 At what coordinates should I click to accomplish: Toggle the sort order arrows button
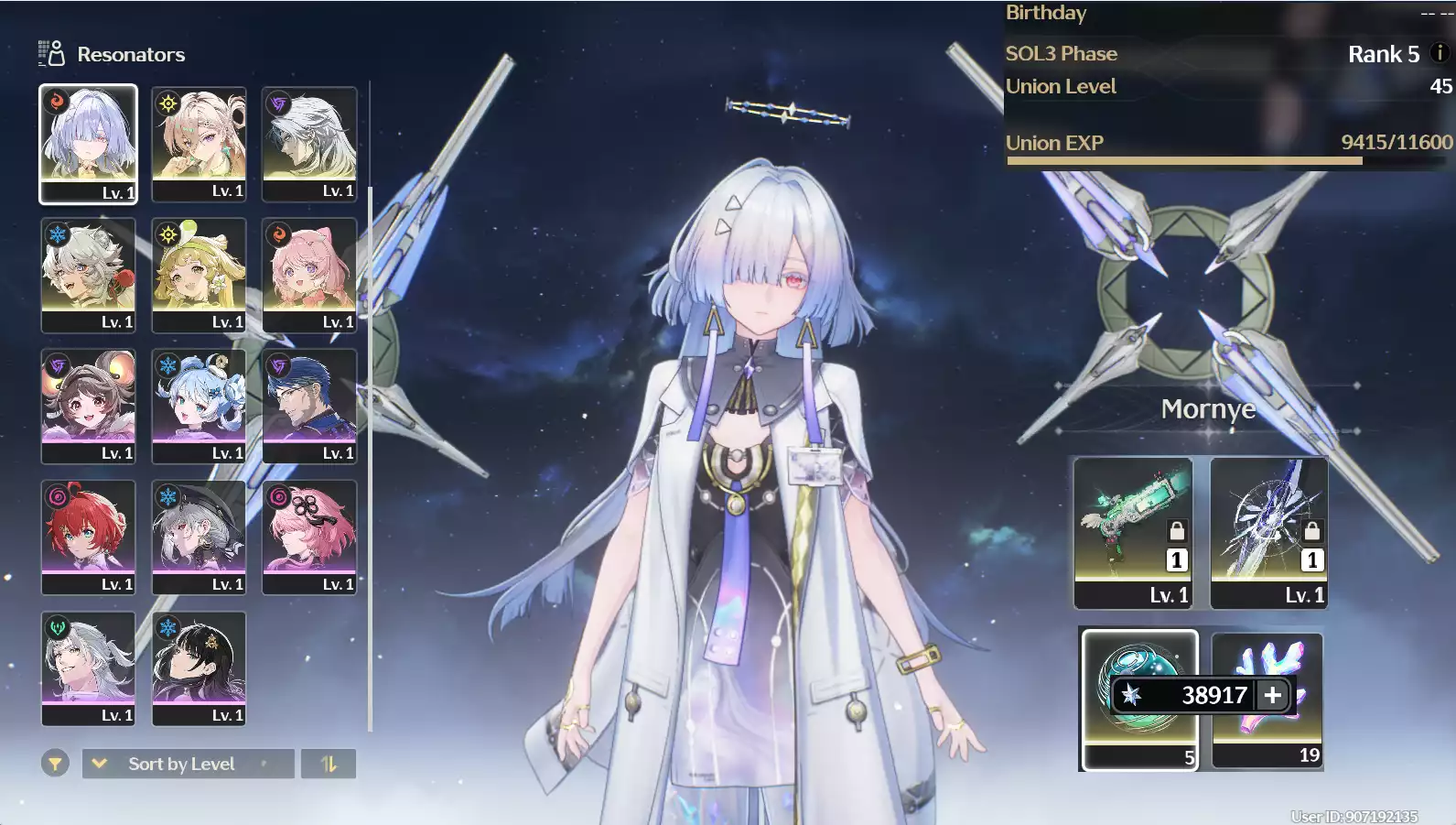click(328, 764)
